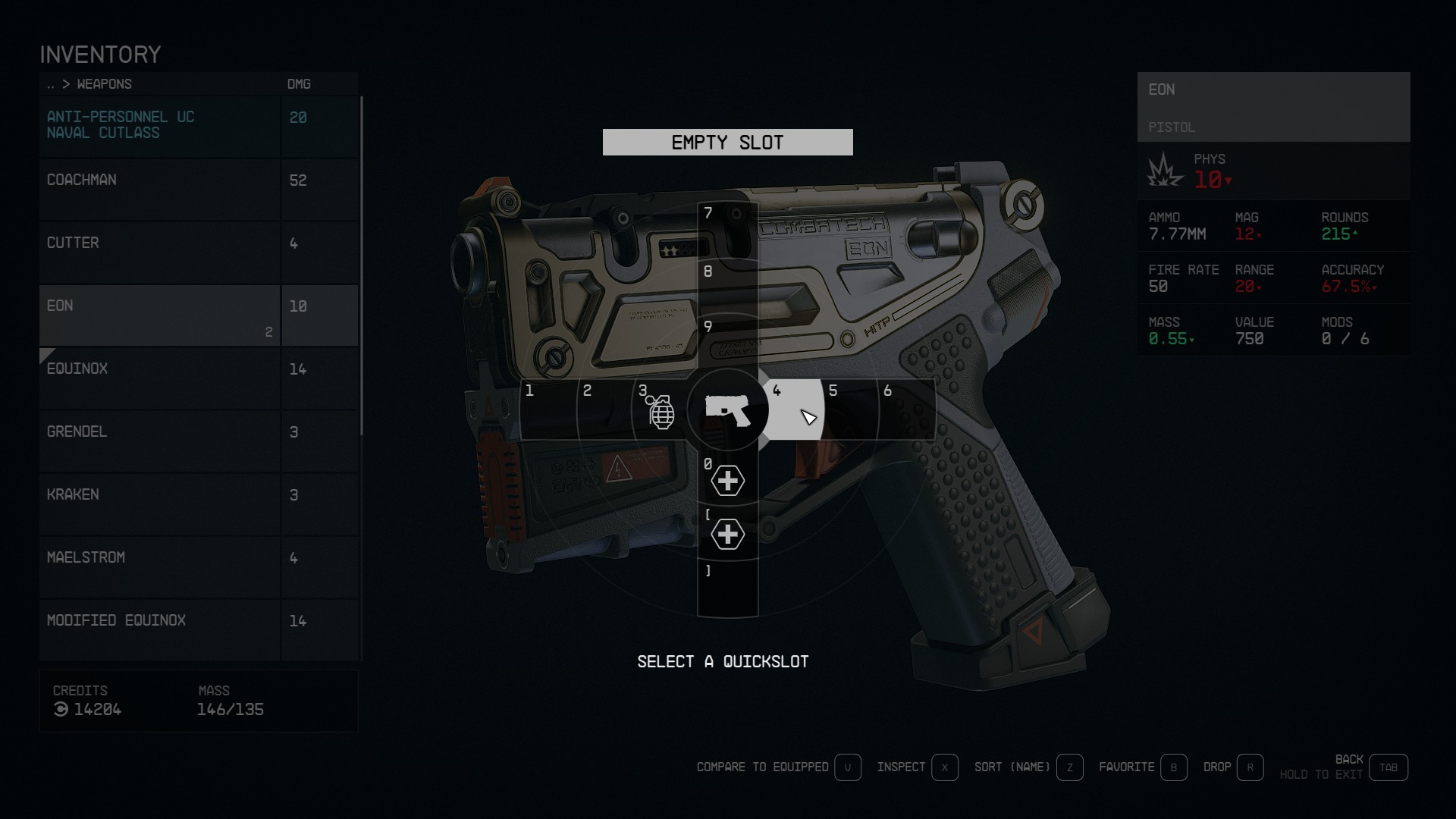Click the plus icon in quickslot 0
The image size is (1456, 819).
[x=727, y=480]
